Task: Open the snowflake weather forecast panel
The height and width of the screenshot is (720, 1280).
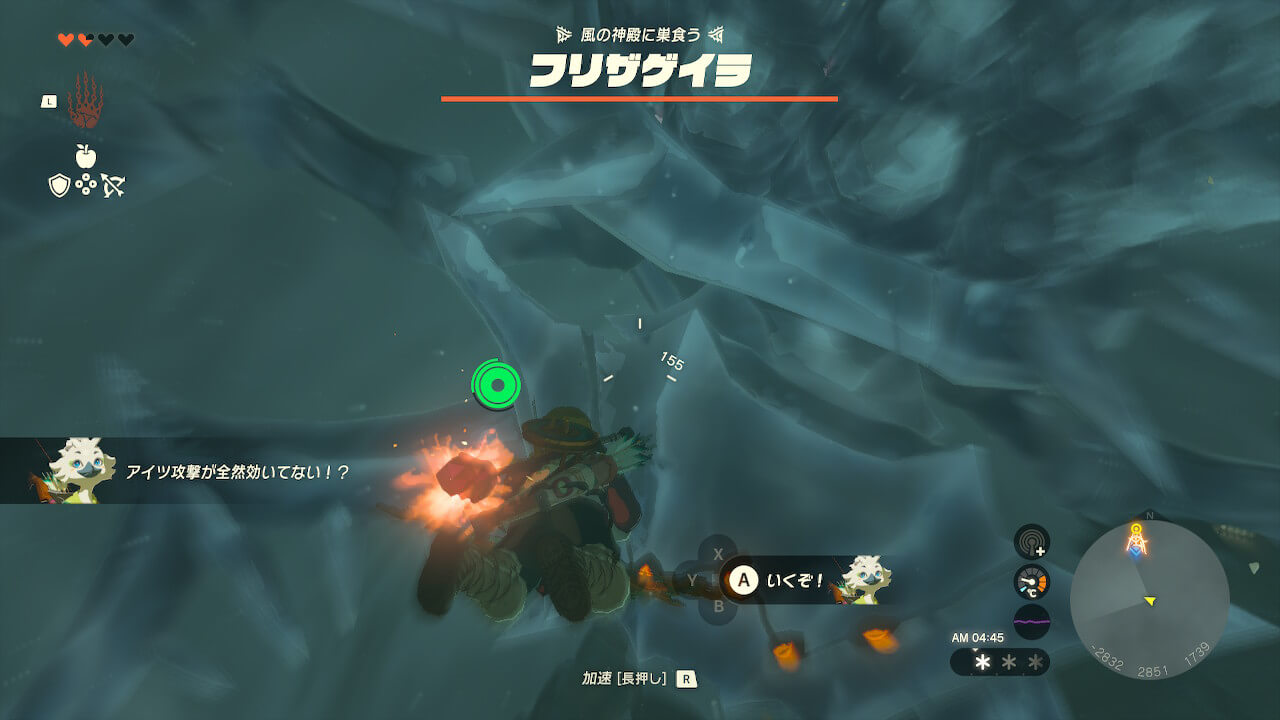Action: click(x=1000, y=662)
